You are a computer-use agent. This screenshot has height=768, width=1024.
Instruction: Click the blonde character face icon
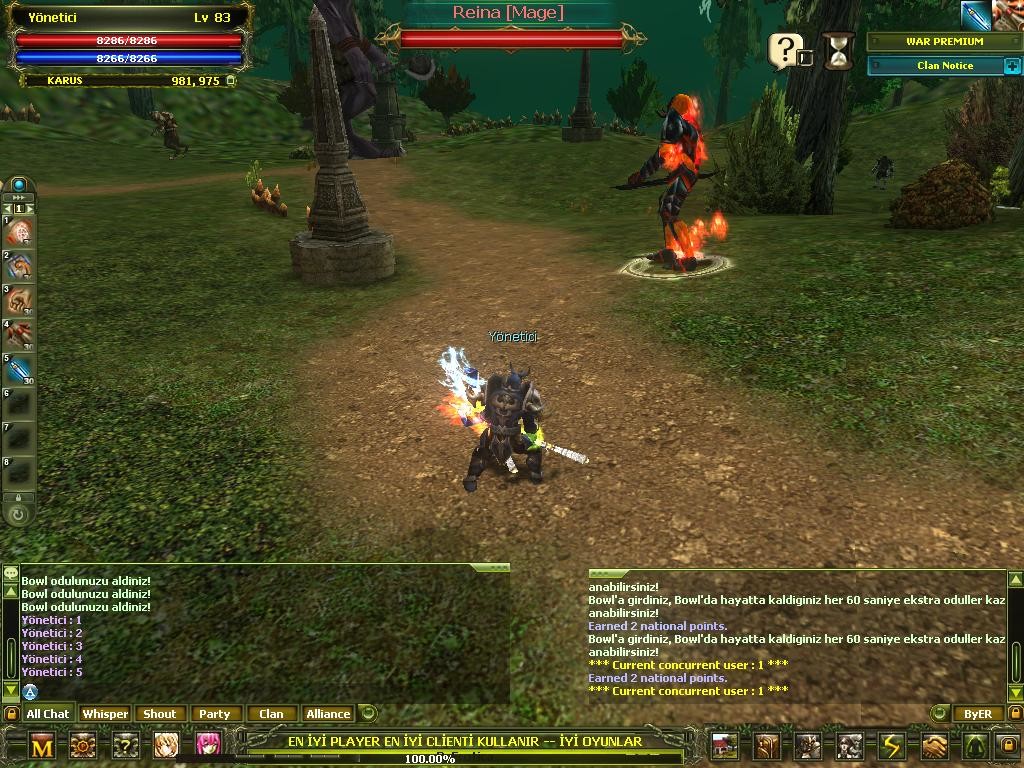click(x=166, y=745)
